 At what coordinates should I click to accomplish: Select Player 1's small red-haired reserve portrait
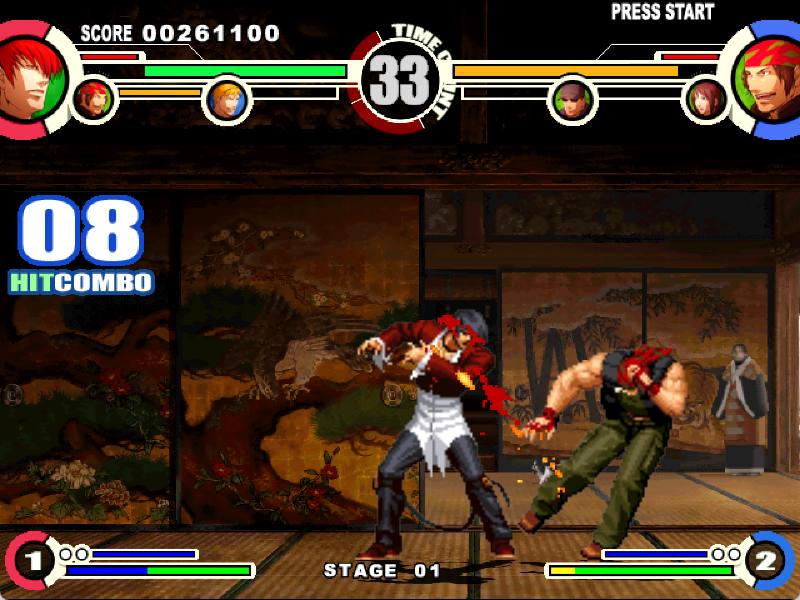tap(95, 99)
